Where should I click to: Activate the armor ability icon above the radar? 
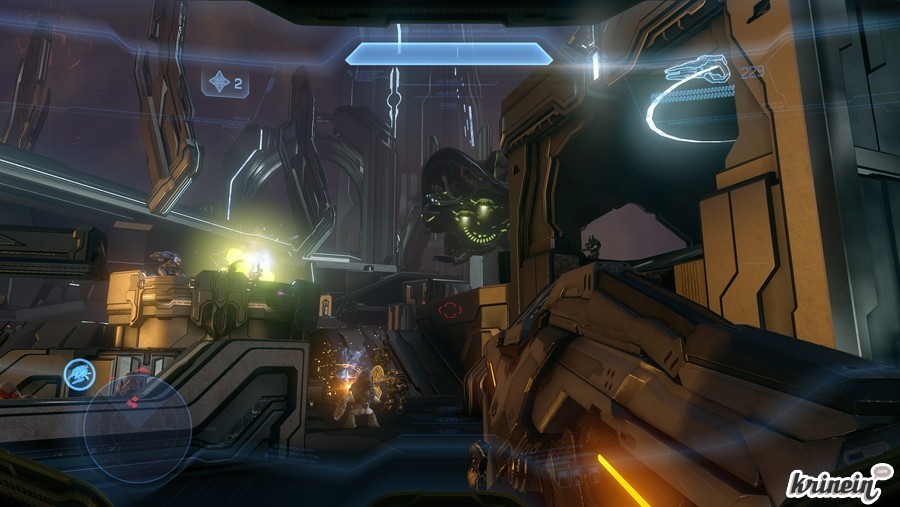[x=79, y=375]
